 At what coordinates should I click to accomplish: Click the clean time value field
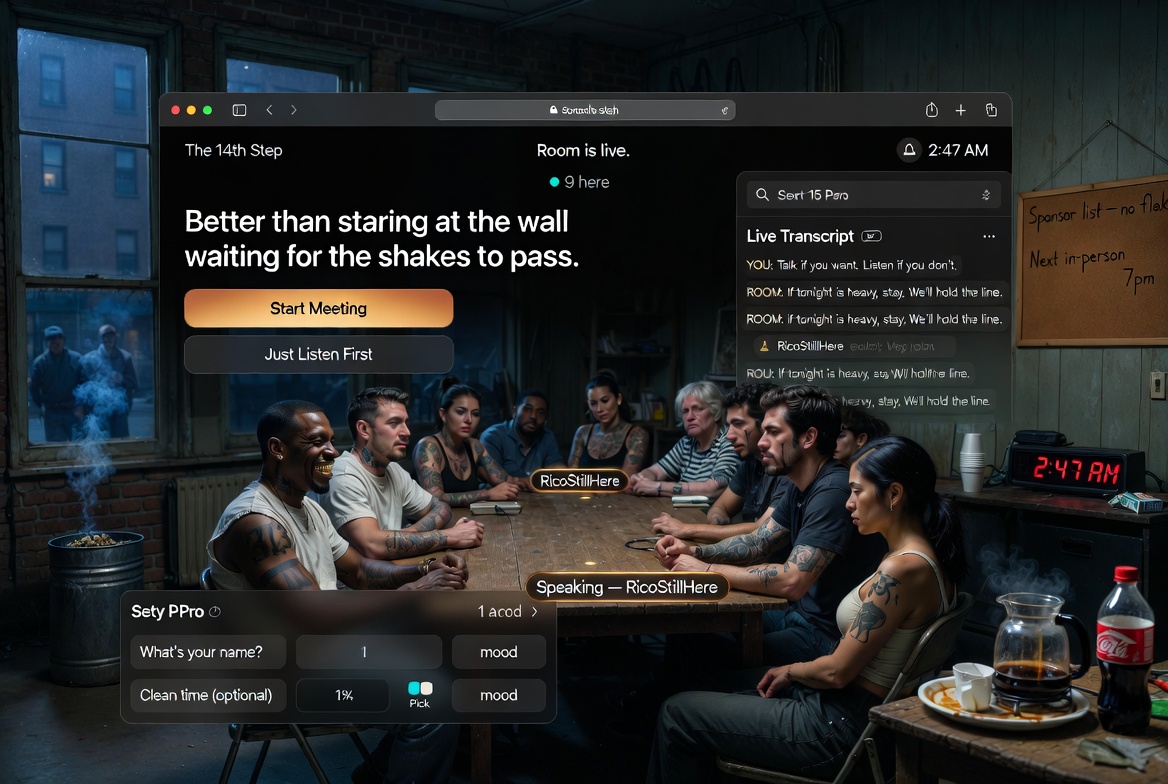coord(343,695)
